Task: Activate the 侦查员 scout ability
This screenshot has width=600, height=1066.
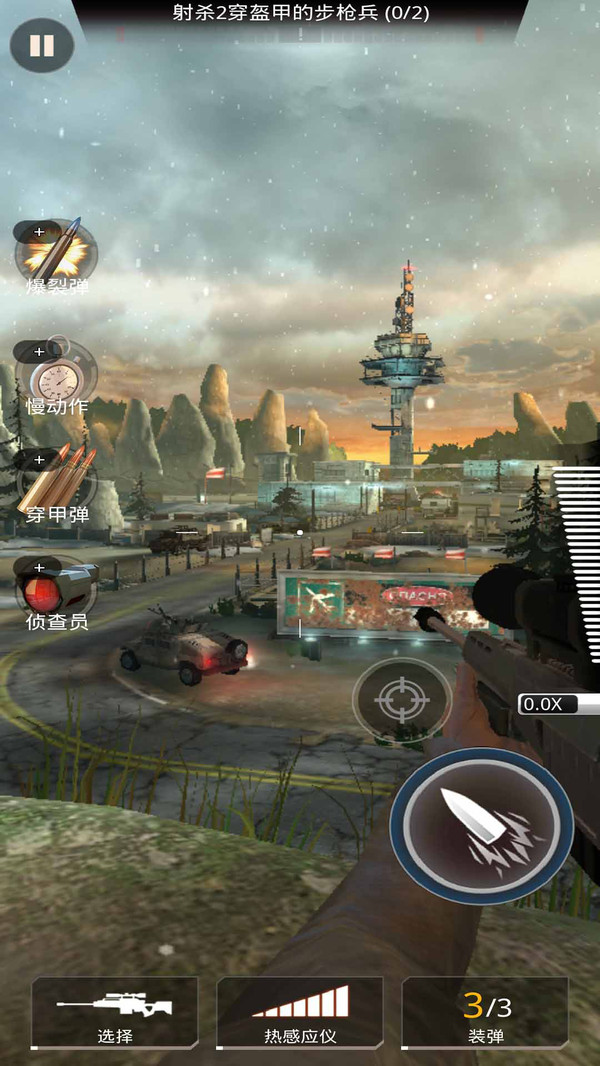Action: [56, 588]
